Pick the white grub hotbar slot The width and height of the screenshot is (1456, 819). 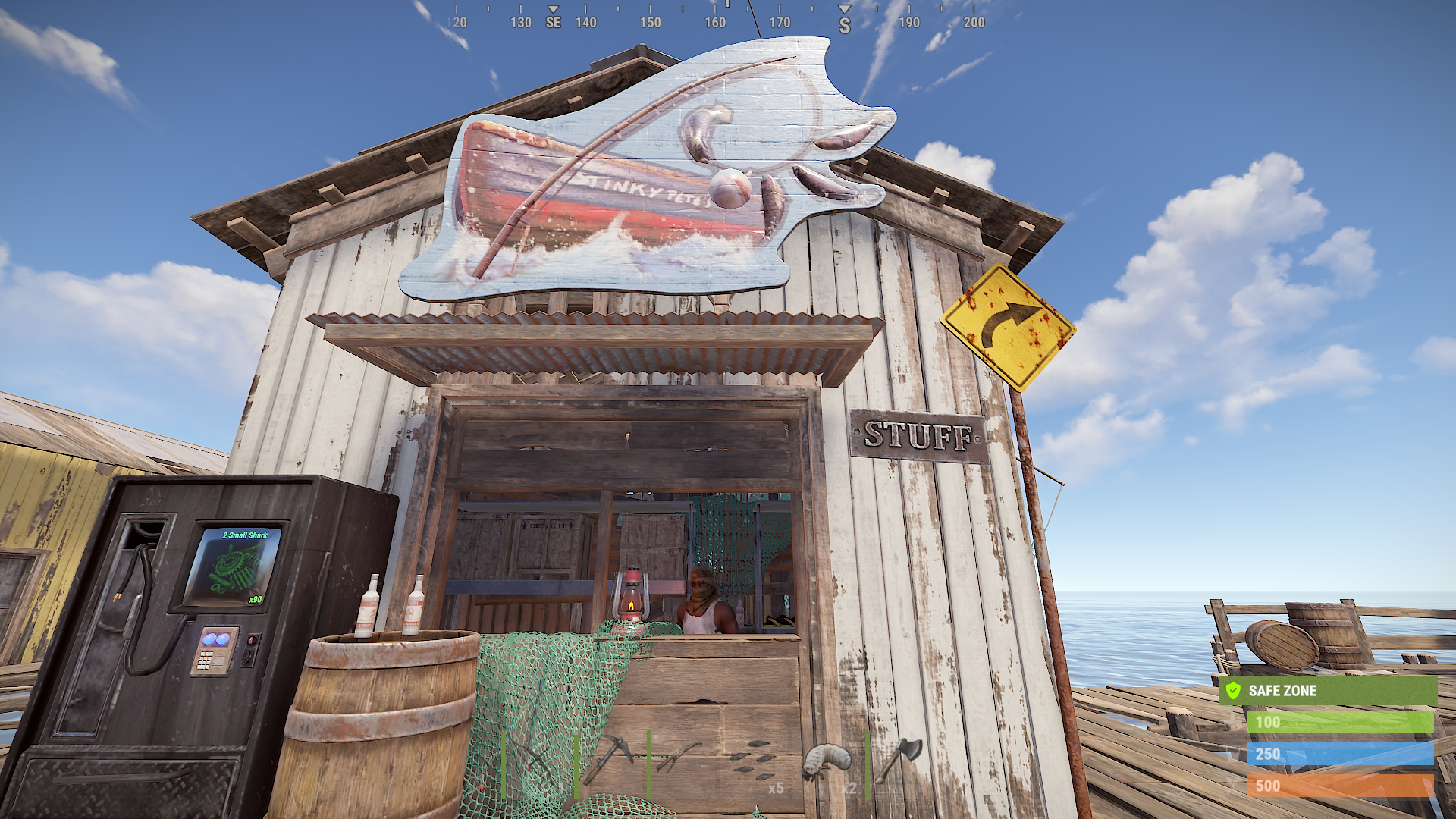coord(827,761)
